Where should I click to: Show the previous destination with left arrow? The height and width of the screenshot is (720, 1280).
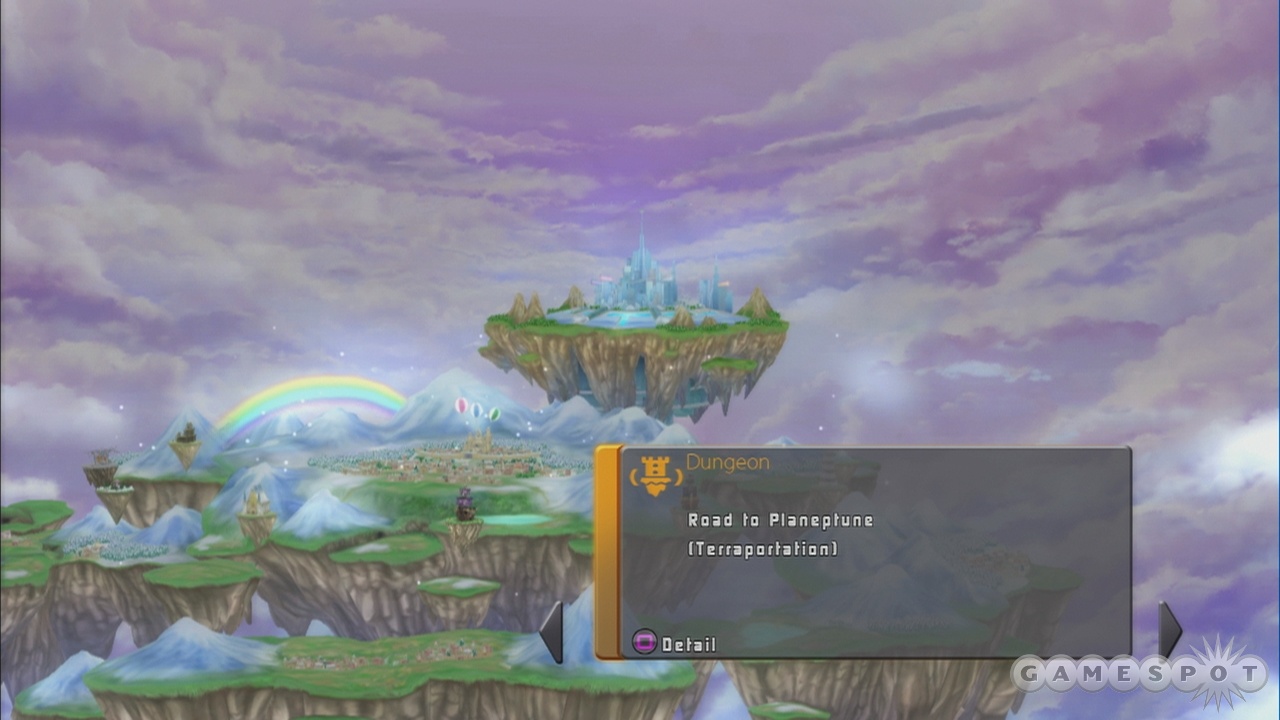point(552,632)
